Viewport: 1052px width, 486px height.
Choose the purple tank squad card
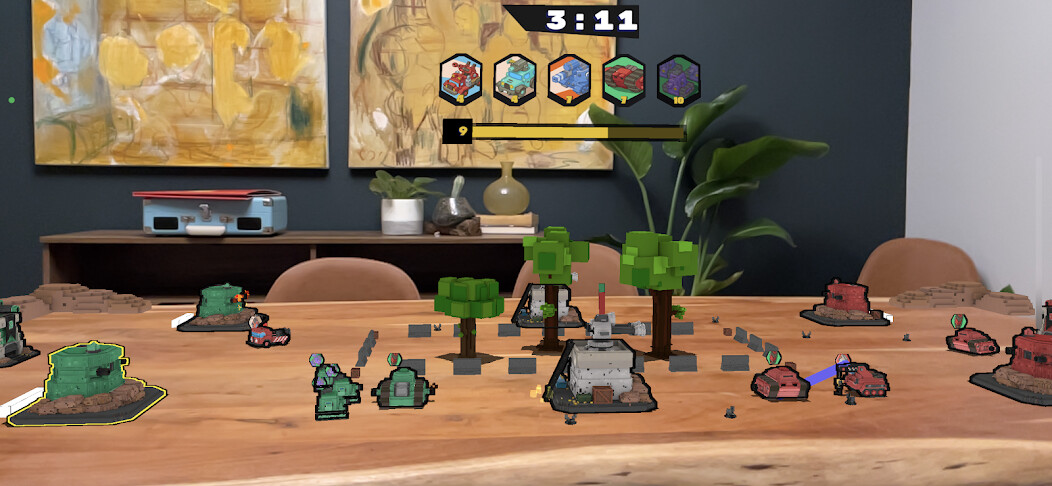coord(678,78)
